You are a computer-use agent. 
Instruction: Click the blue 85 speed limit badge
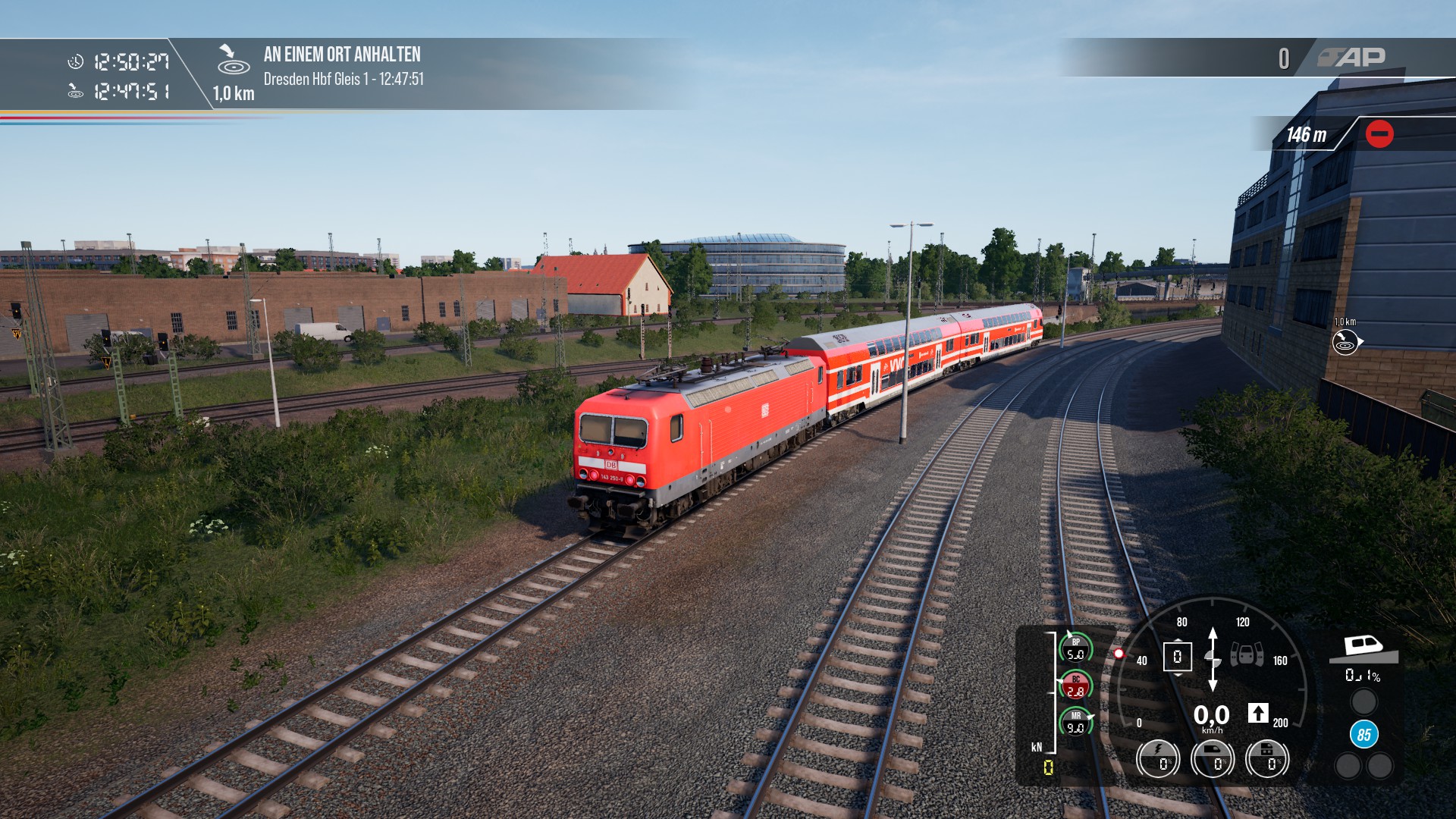pyautogui.click(x=1363, y=734)
